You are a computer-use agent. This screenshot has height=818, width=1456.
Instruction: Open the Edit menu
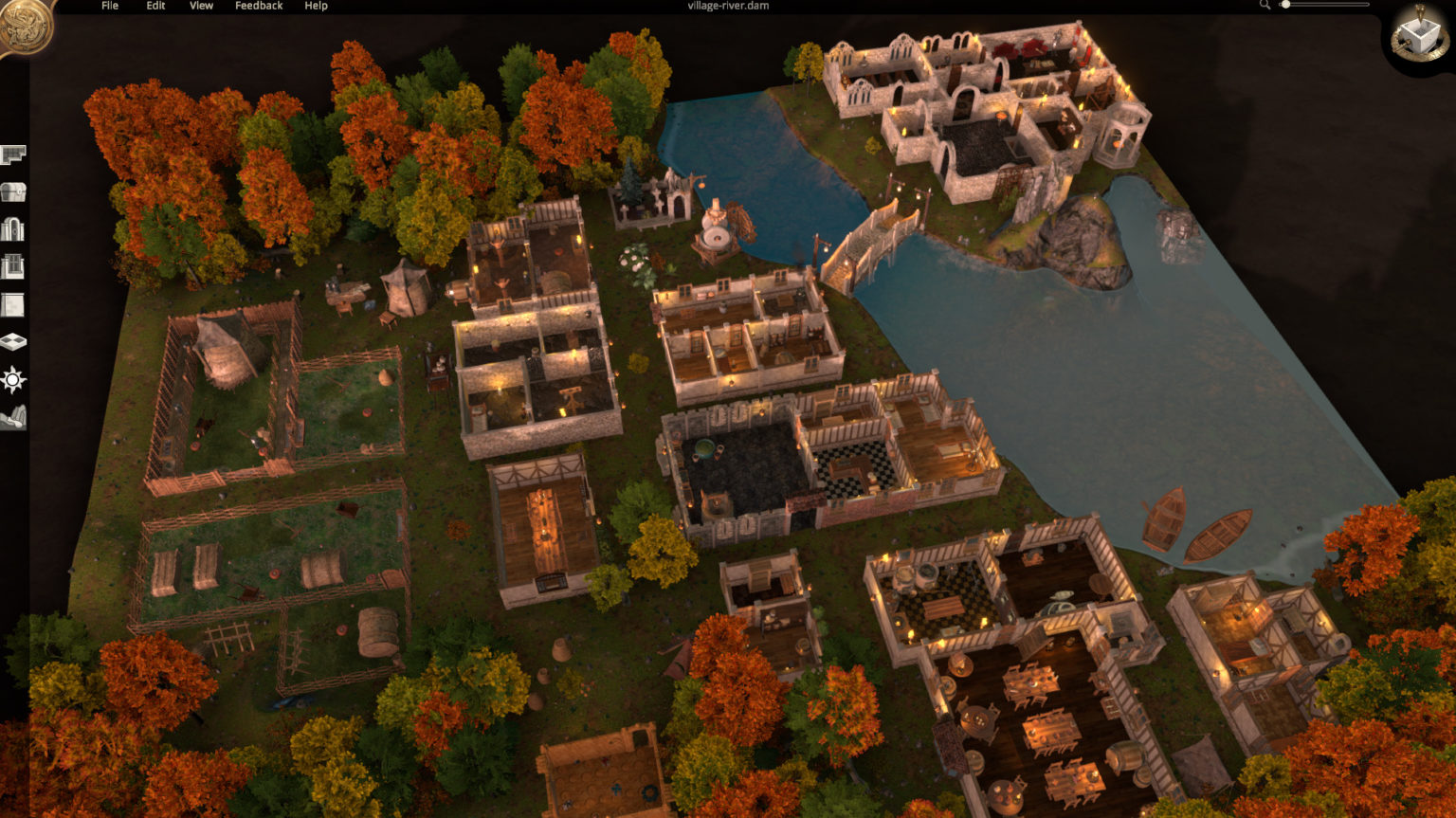click(155, 6)
